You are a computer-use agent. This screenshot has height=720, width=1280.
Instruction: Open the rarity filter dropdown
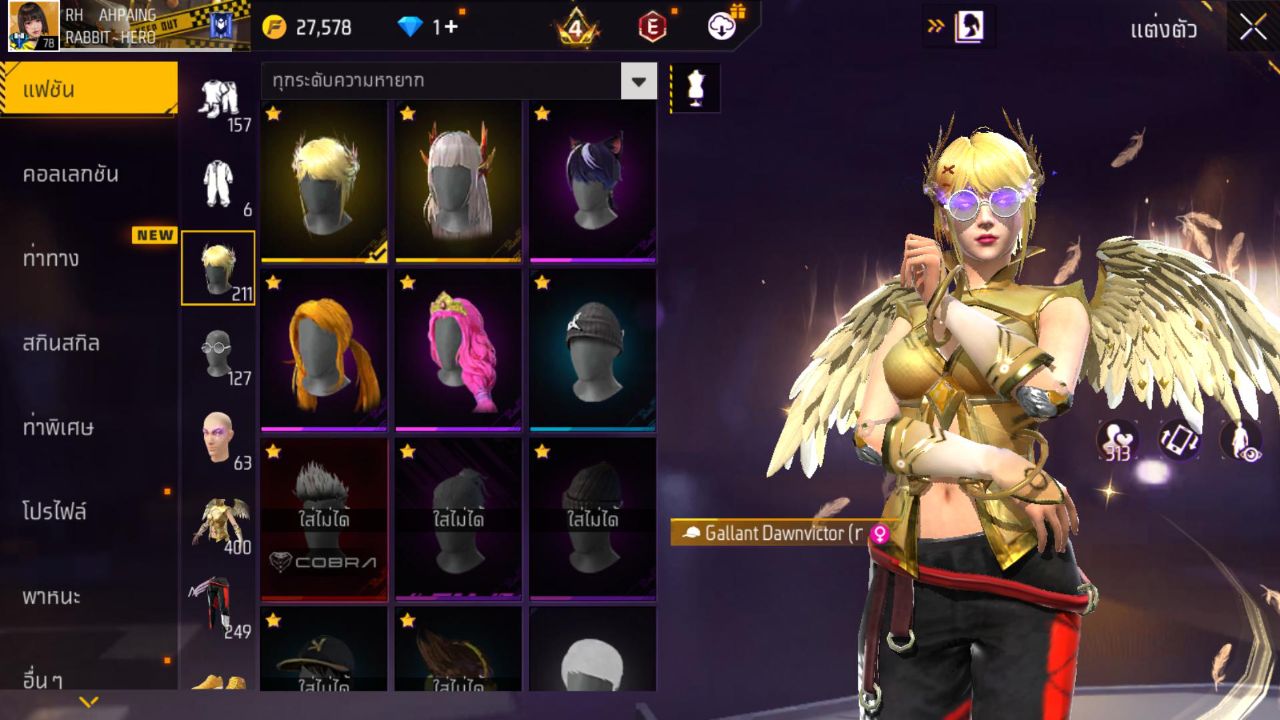tap(638, 81)
